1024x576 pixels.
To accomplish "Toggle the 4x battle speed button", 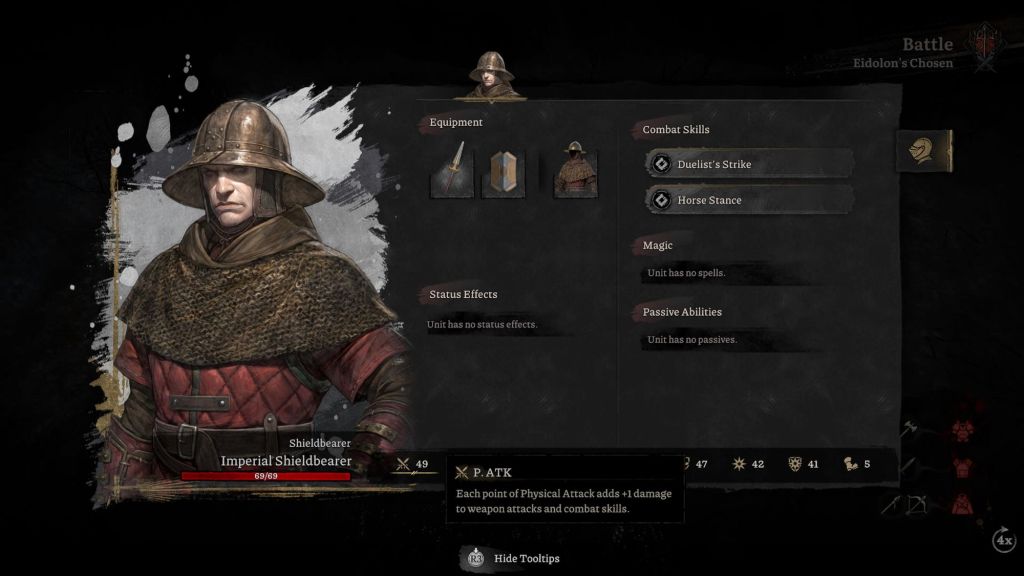I will (x=1003, y=540).
